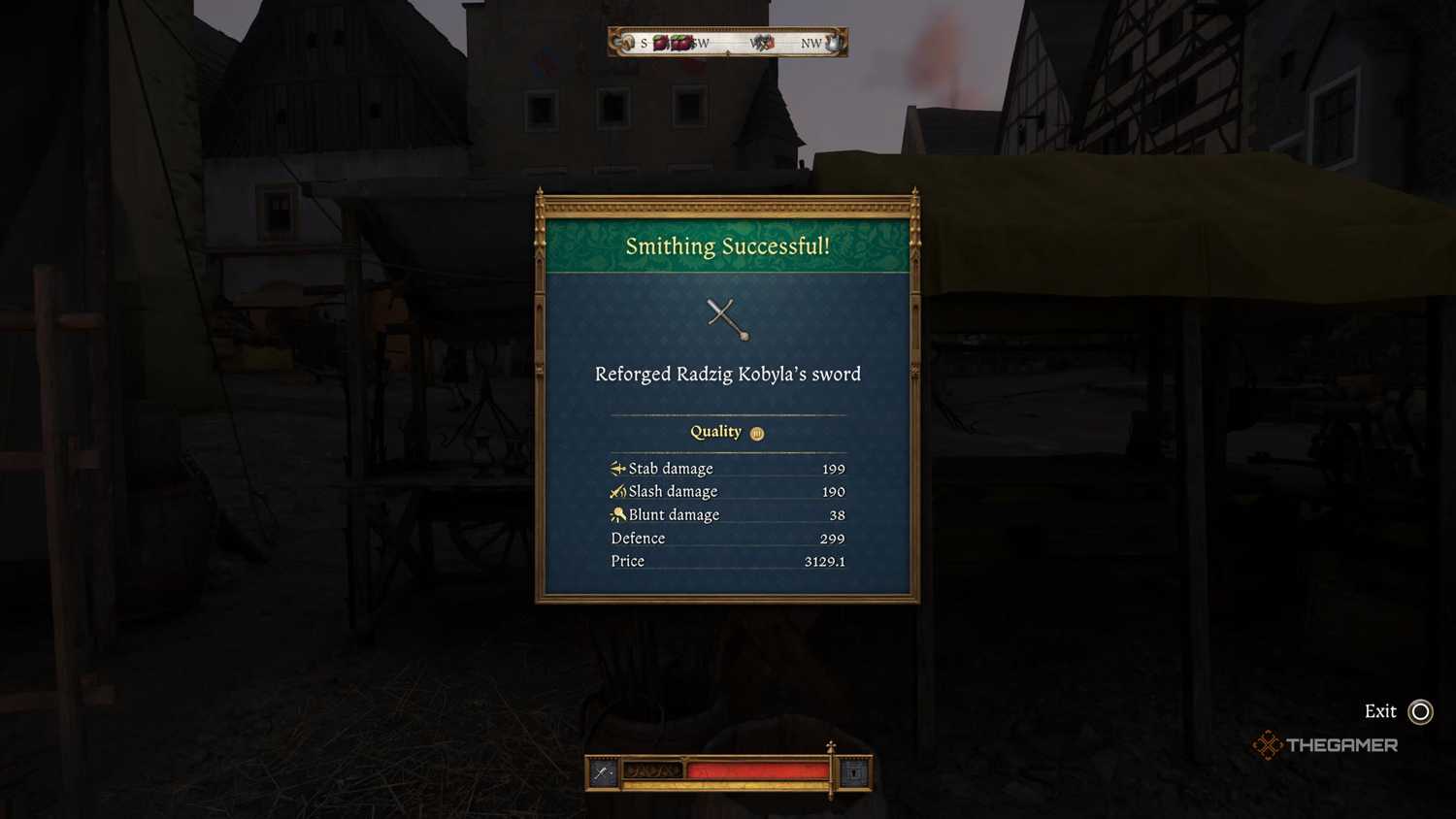This screenshot has width=1456, height=819.
Task: Click the Reforged Radzig Kobyla's sword name
Action: tap(727, 375)
